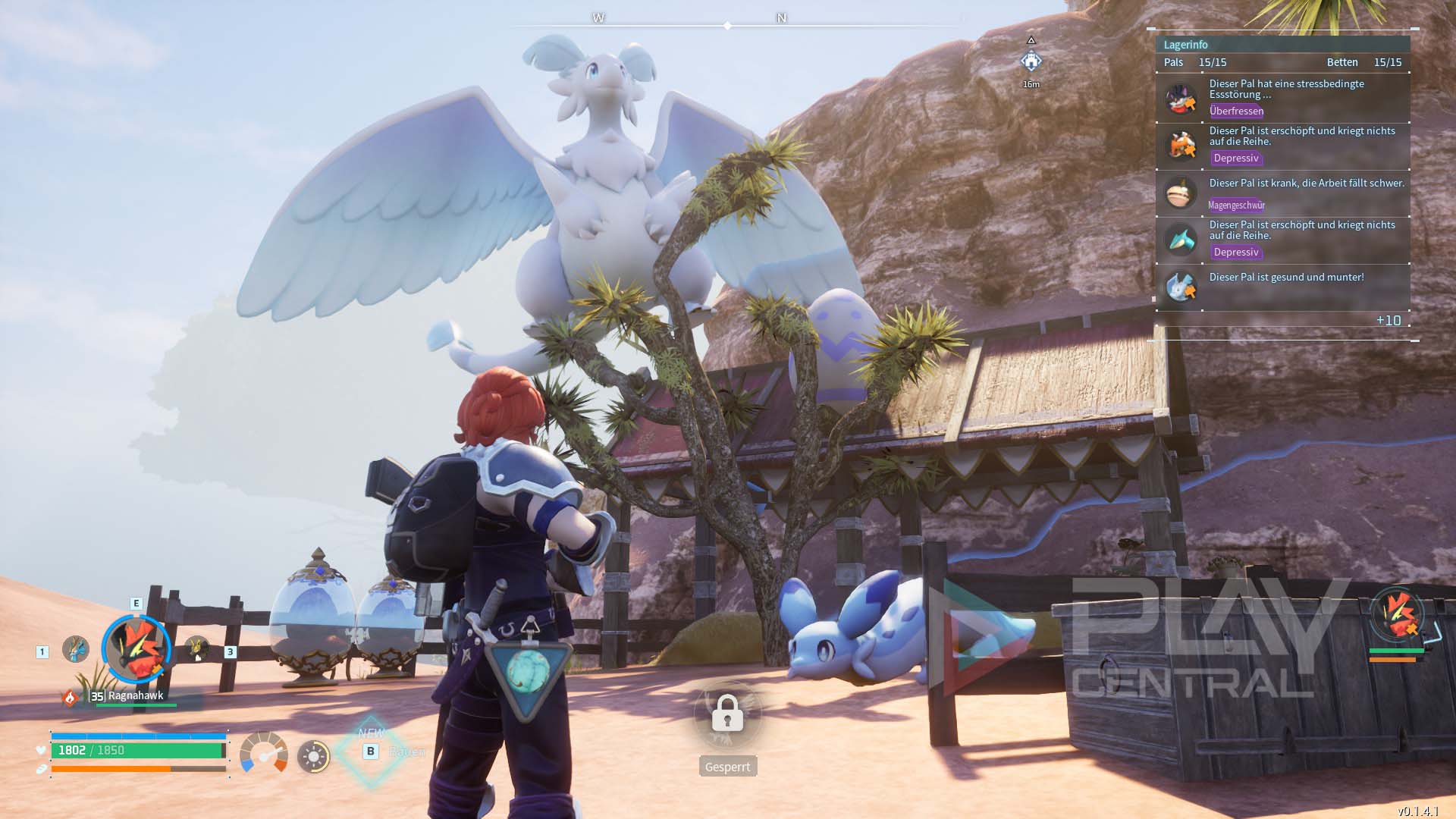Click the sun time-of-day icon
The width and height of the screenshot is (1456, 819).
coord(313,756)
